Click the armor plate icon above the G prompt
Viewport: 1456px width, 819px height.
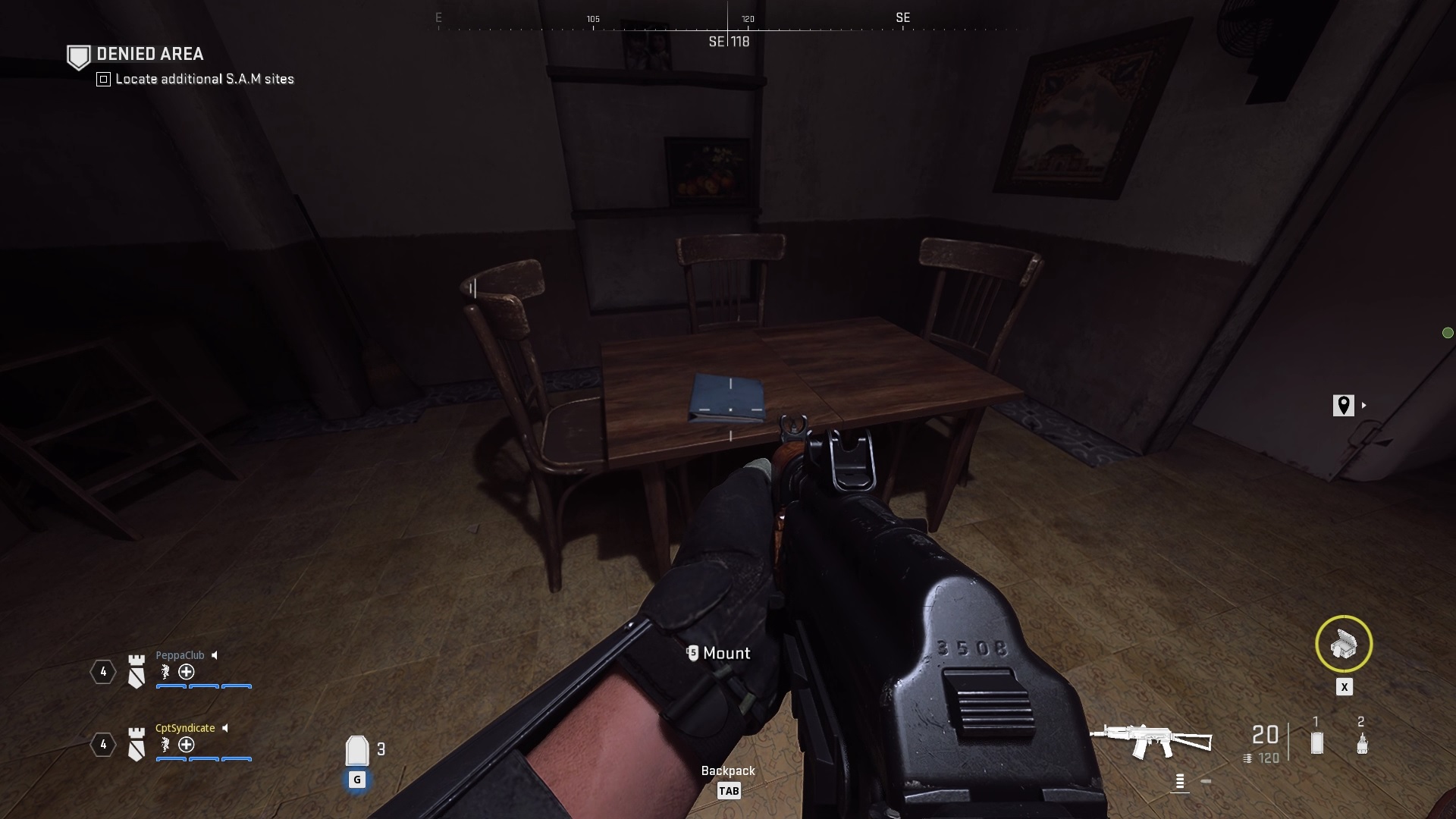tap(357, 749)
